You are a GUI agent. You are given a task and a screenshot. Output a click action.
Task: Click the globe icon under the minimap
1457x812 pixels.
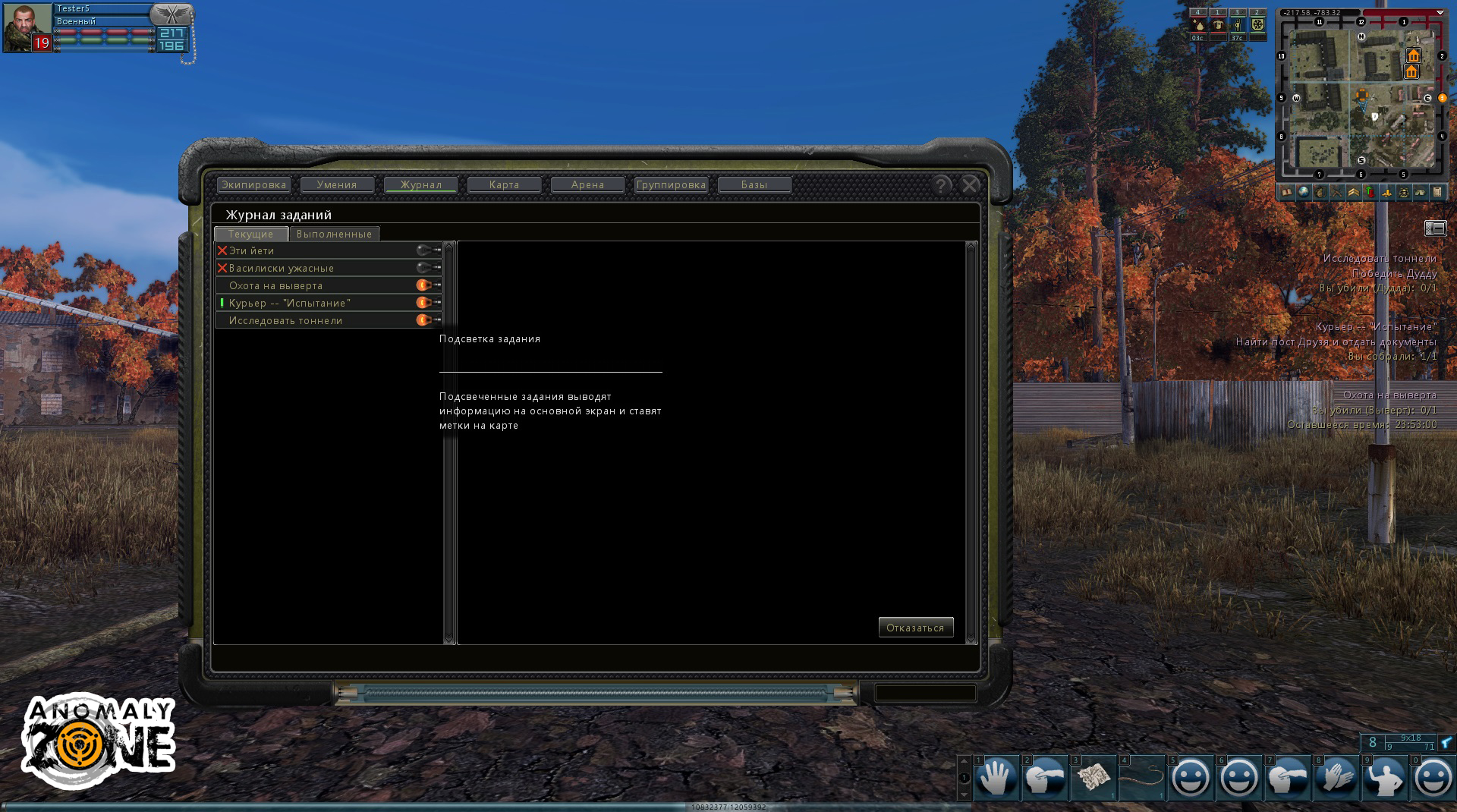[x=1303, y=192]
